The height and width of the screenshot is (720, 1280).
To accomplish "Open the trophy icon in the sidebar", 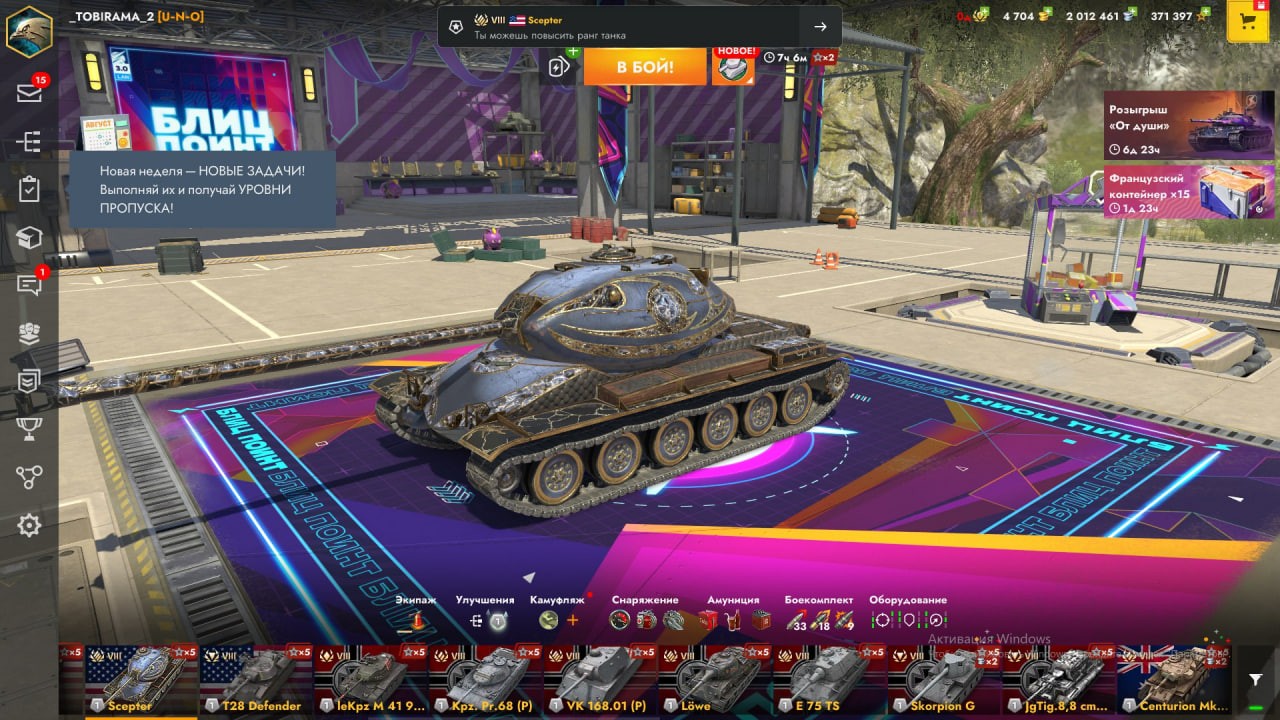I will [29, 429].
